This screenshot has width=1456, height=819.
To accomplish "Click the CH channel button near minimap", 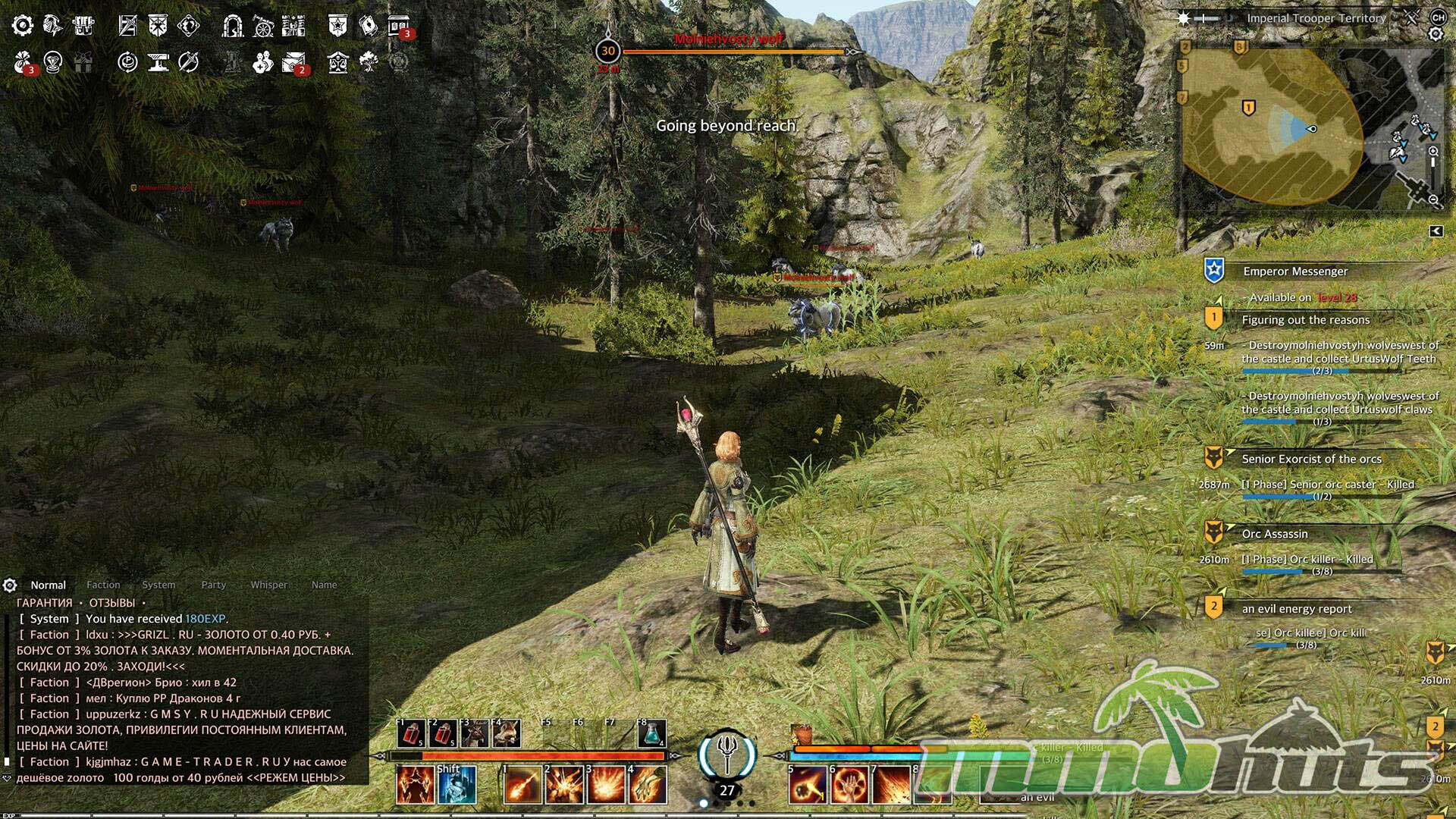I will click(x=1438, y=17).
